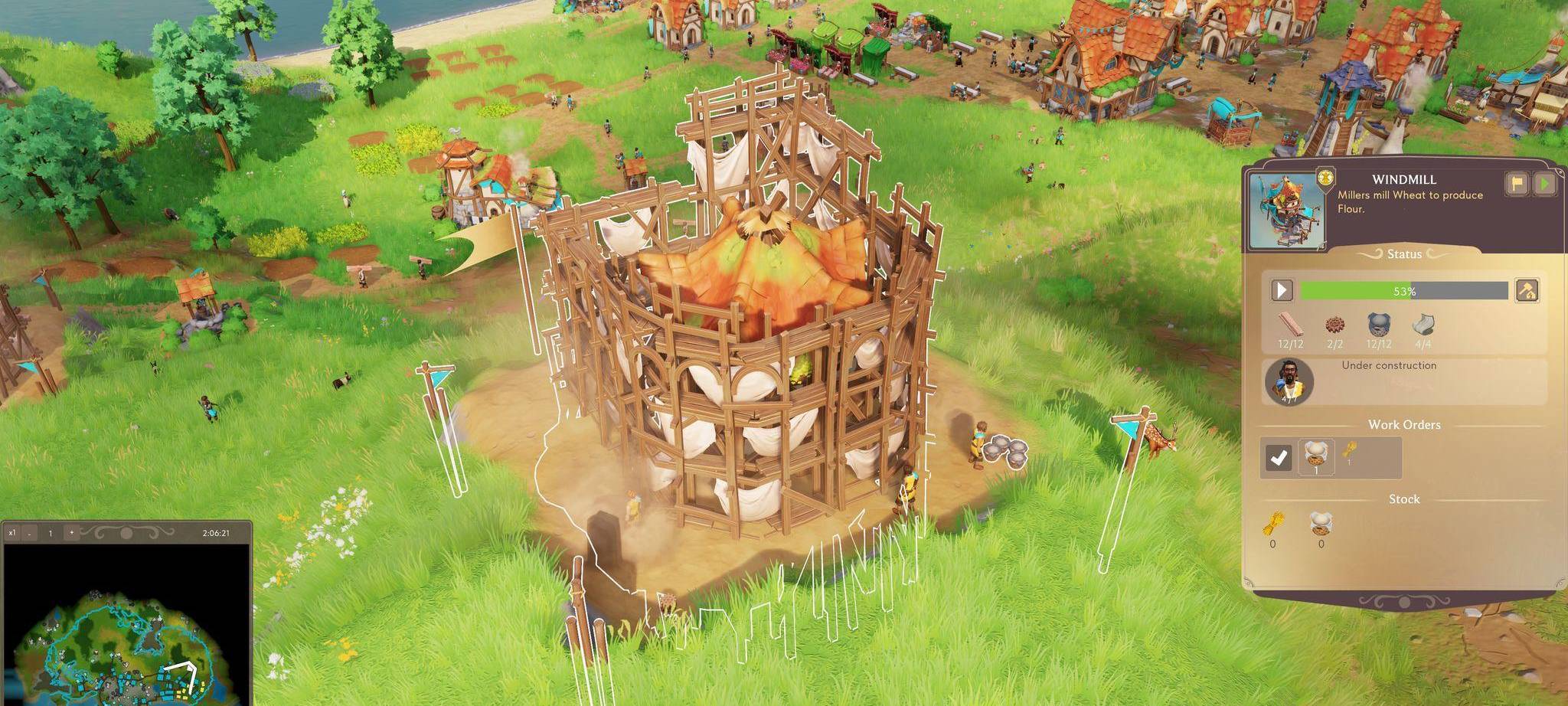
Task: Click the wheat icon under Stock
Action: pos(1274,524)
